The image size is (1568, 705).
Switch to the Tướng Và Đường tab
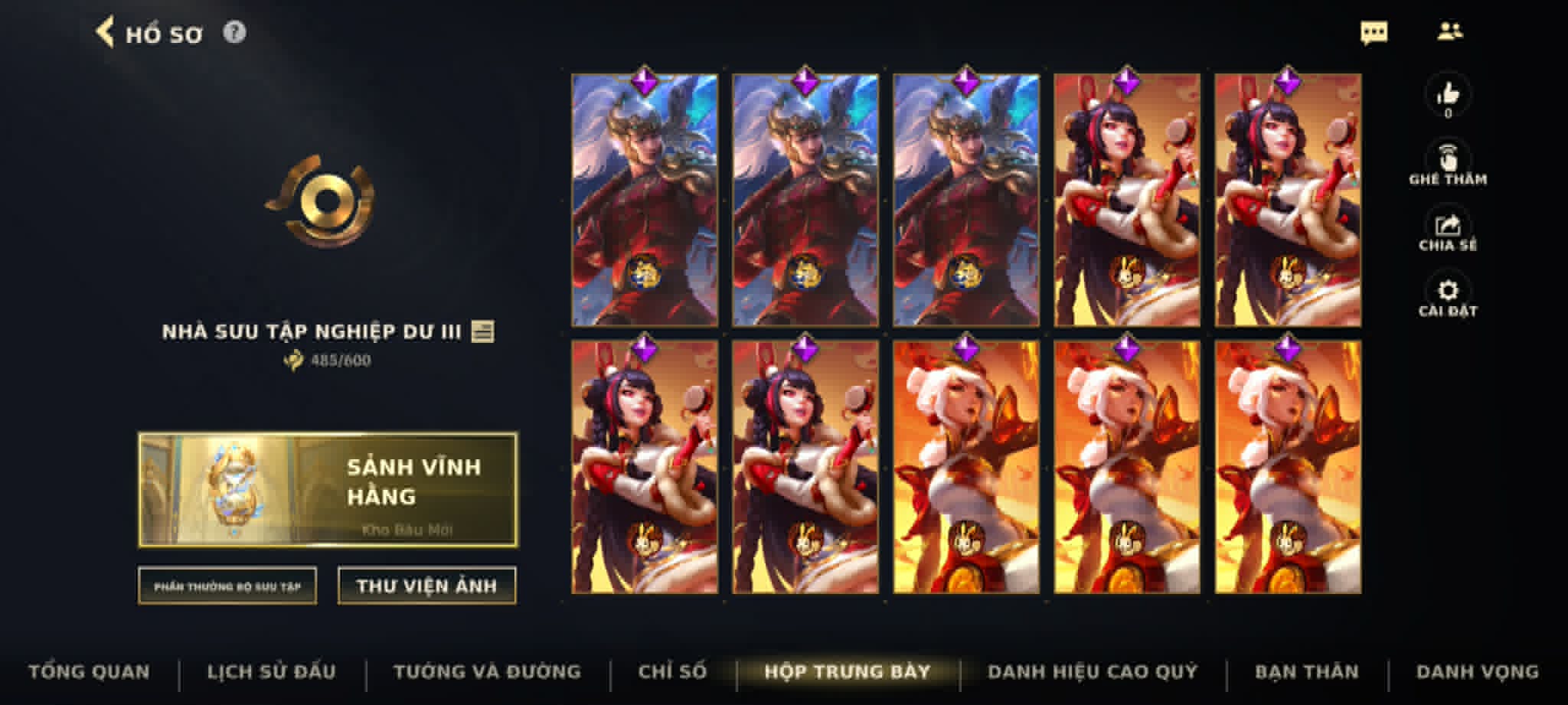tap(486, 671)
